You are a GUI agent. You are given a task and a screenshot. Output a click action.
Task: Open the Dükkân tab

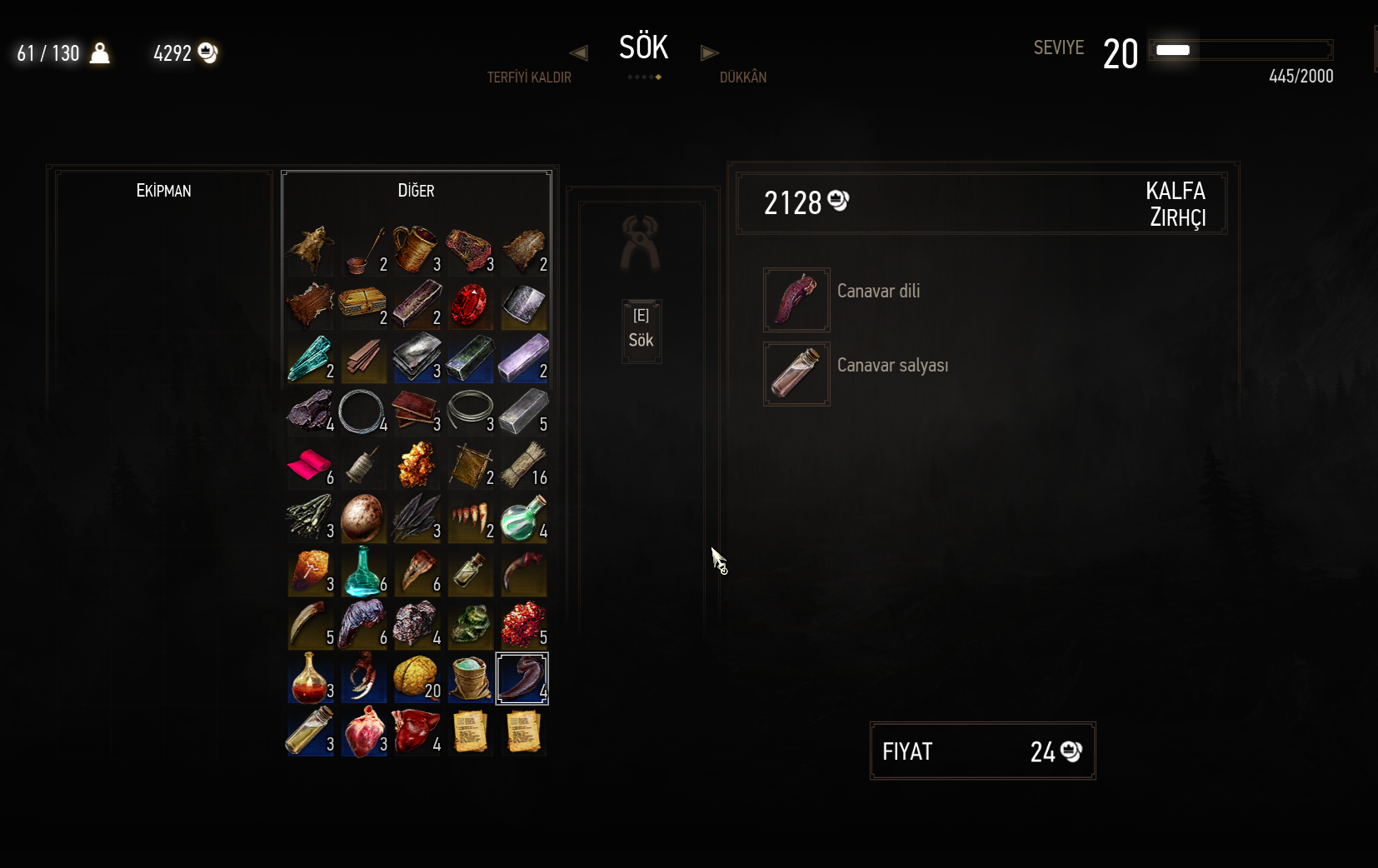pos(742,77)
